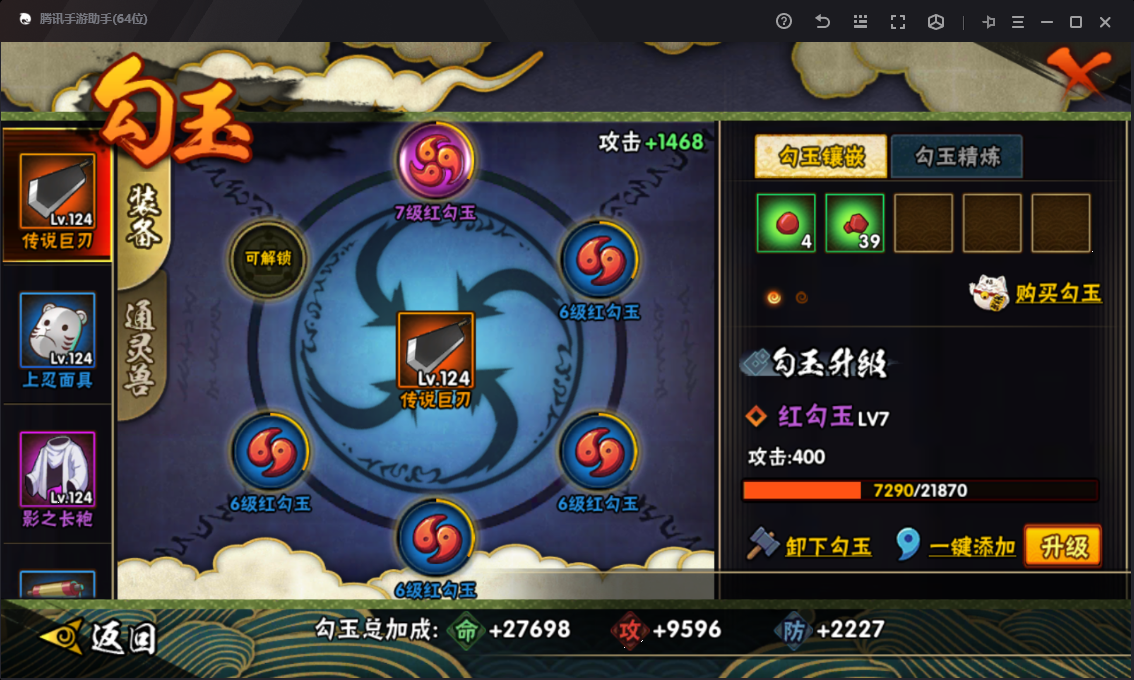Click 卸下勾玉 to remove the magatama
Screen dimensions: 1134x680
827,546
